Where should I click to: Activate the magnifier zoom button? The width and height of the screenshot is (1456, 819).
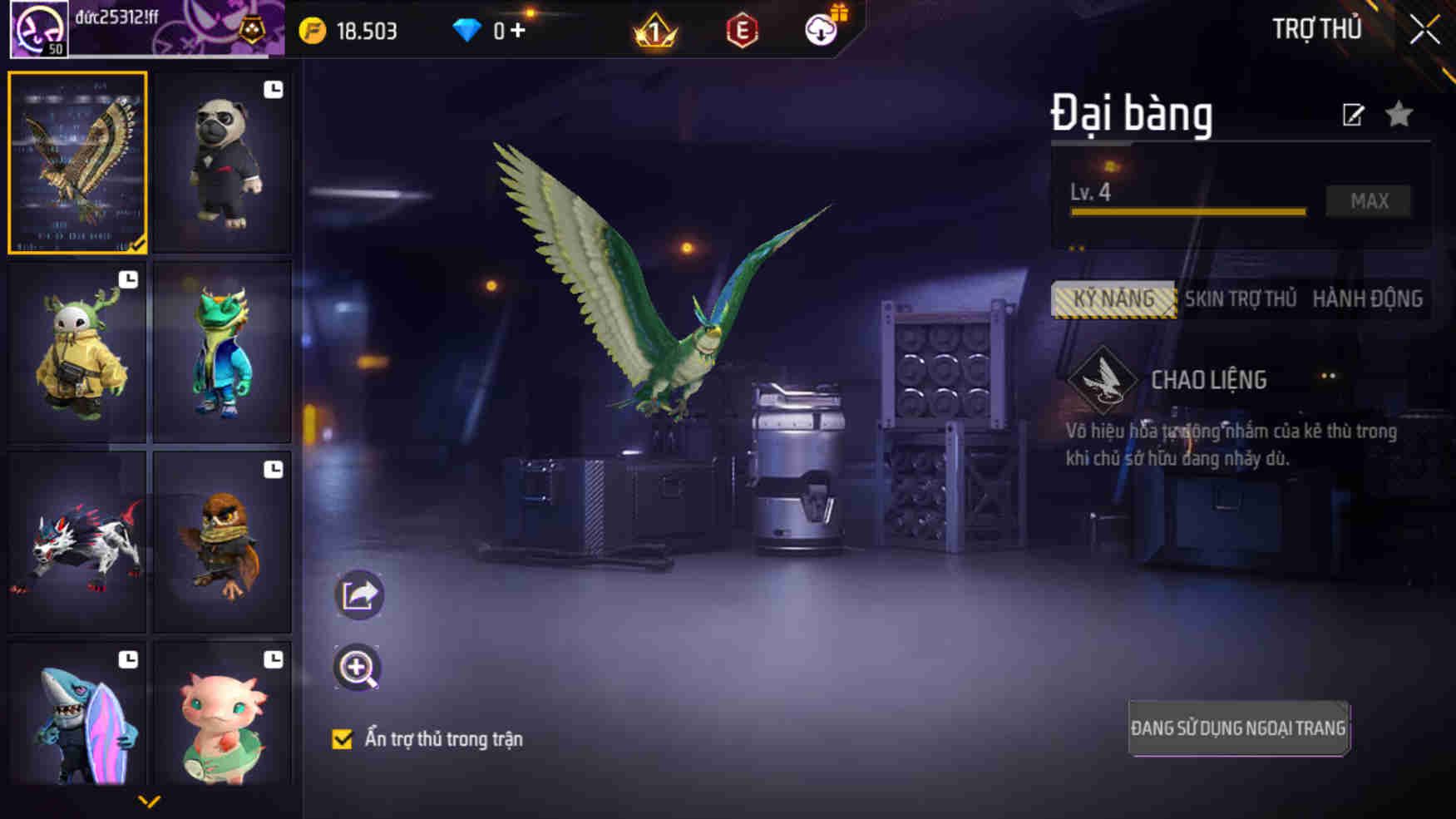[358, 668]
